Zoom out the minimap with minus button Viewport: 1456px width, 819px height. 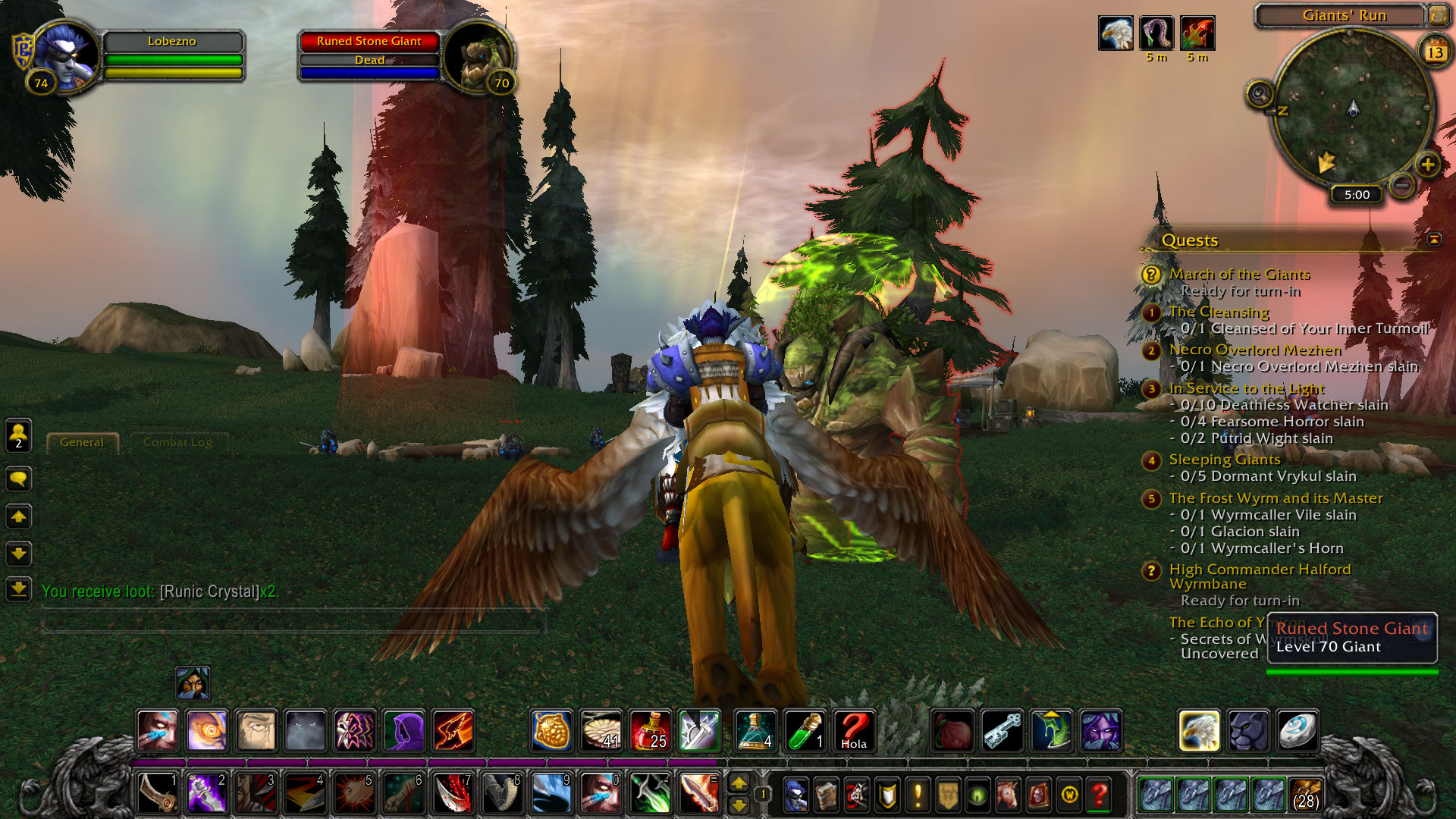point(1402,184)
